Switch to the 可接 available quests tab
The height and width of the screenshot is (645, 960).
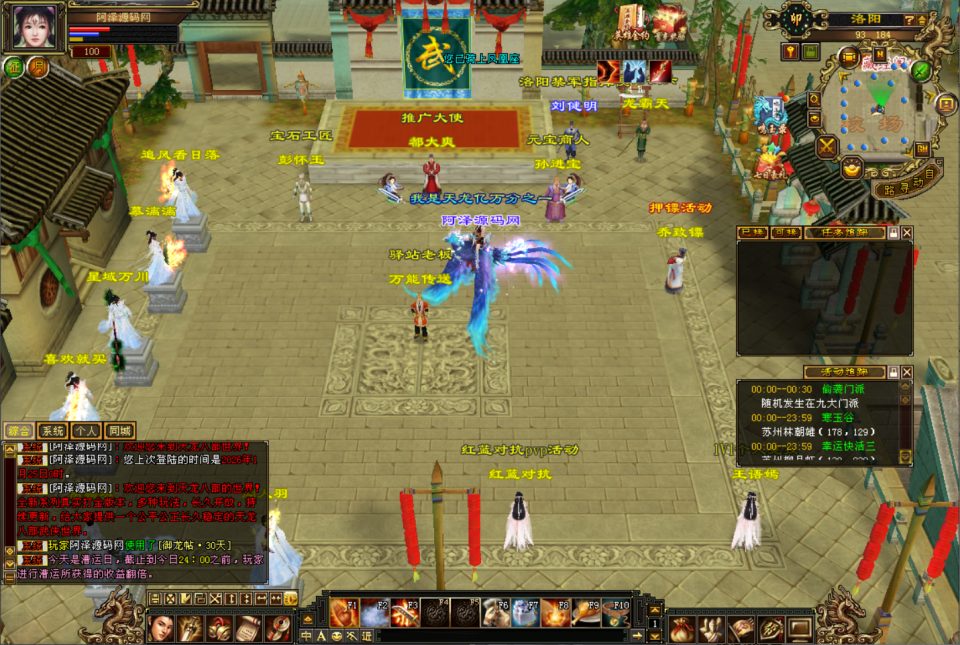(x=783, y=232)
